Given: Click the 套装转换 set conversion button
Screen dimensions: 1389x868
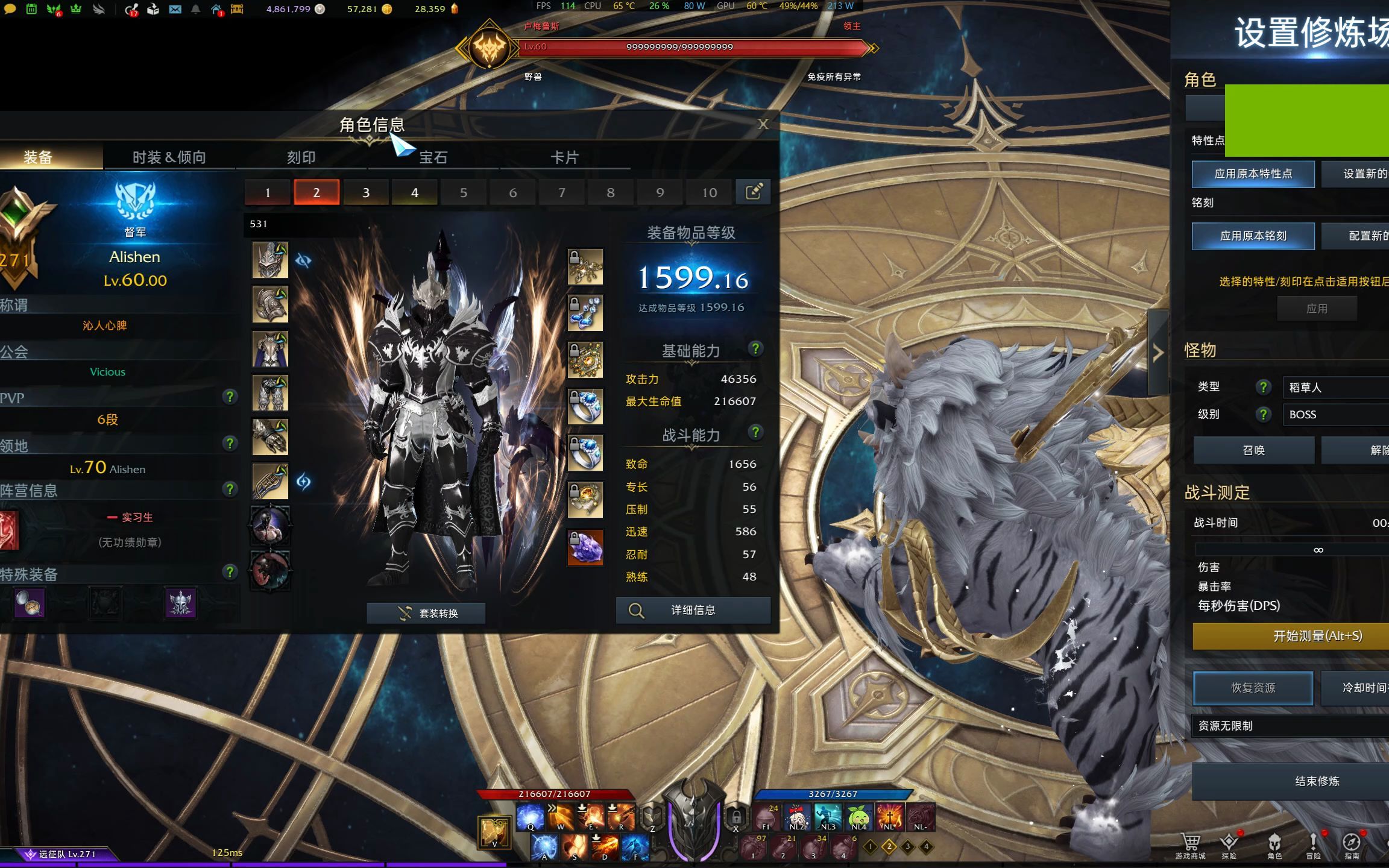Looking at the screenshot, I should [426, 613].
